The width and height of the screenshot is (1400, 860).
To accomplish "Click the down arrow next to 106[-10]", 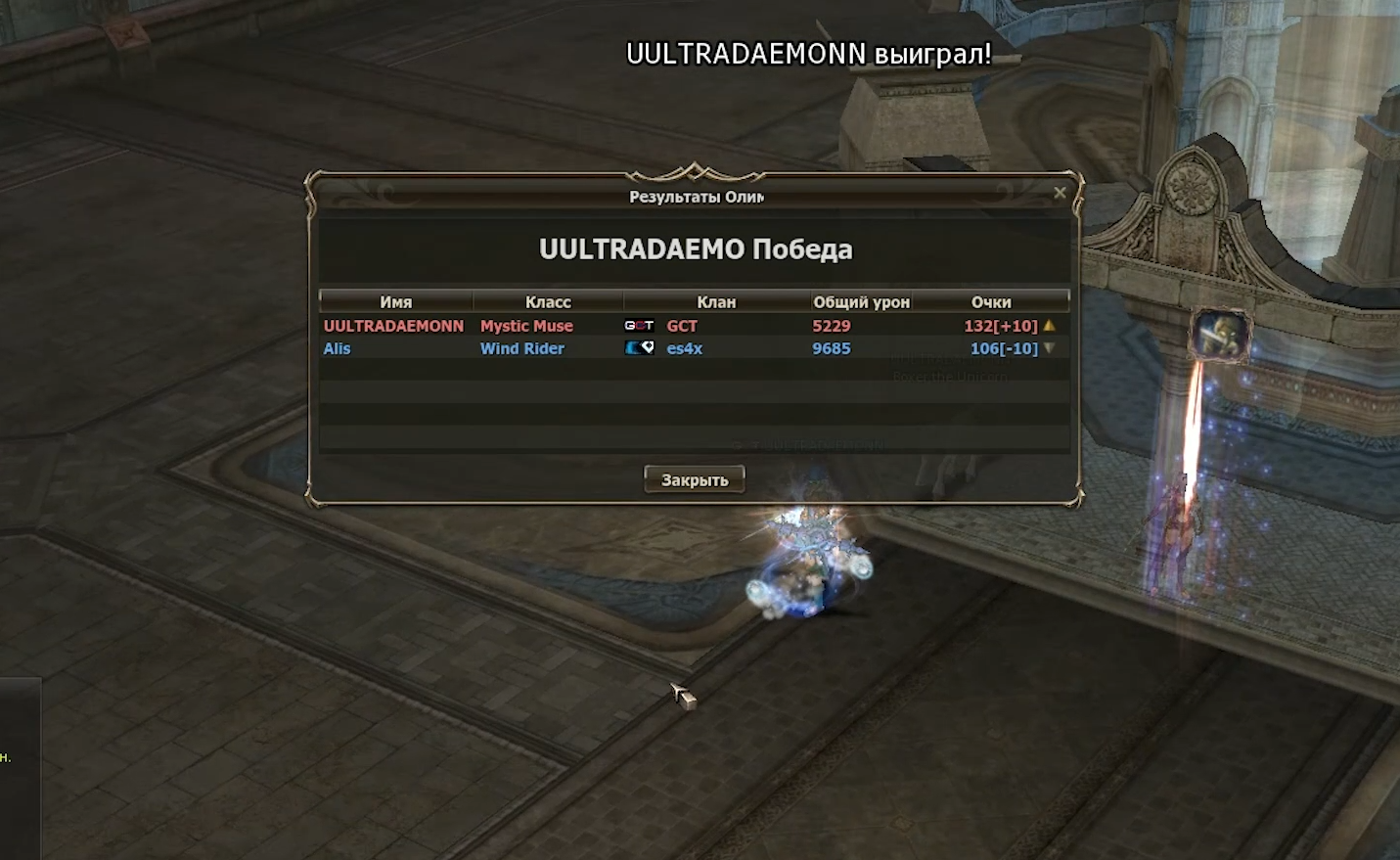I will tap(1048, 348).
